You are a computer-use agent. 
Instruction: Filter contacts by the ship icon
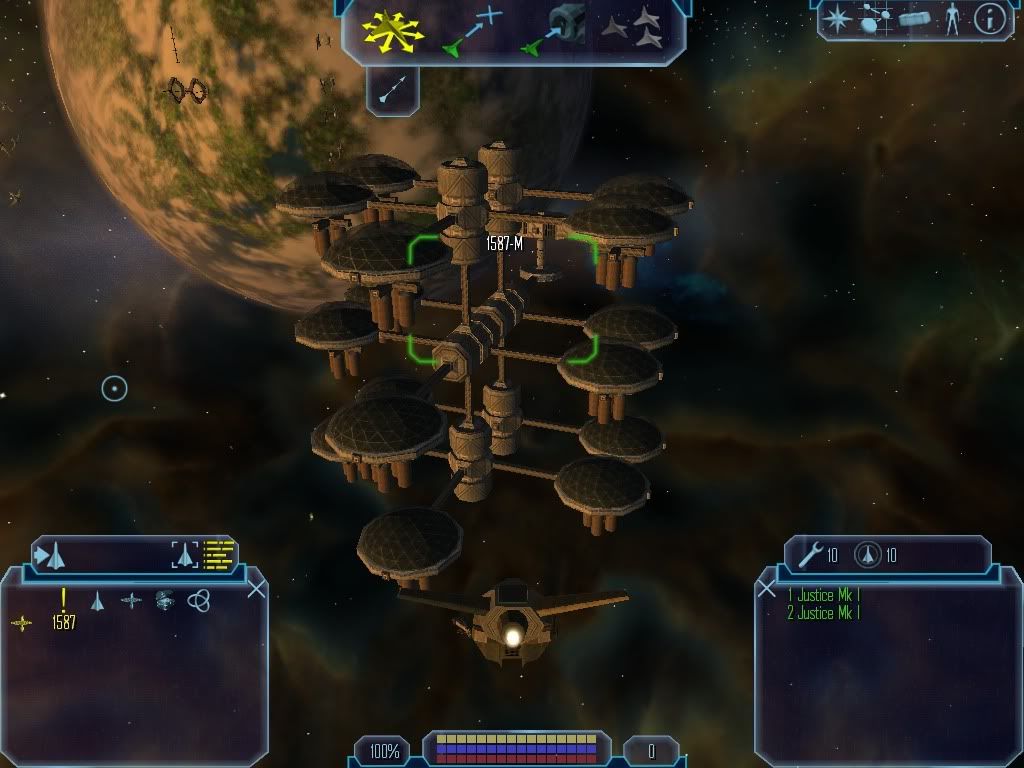coord(98,600)
